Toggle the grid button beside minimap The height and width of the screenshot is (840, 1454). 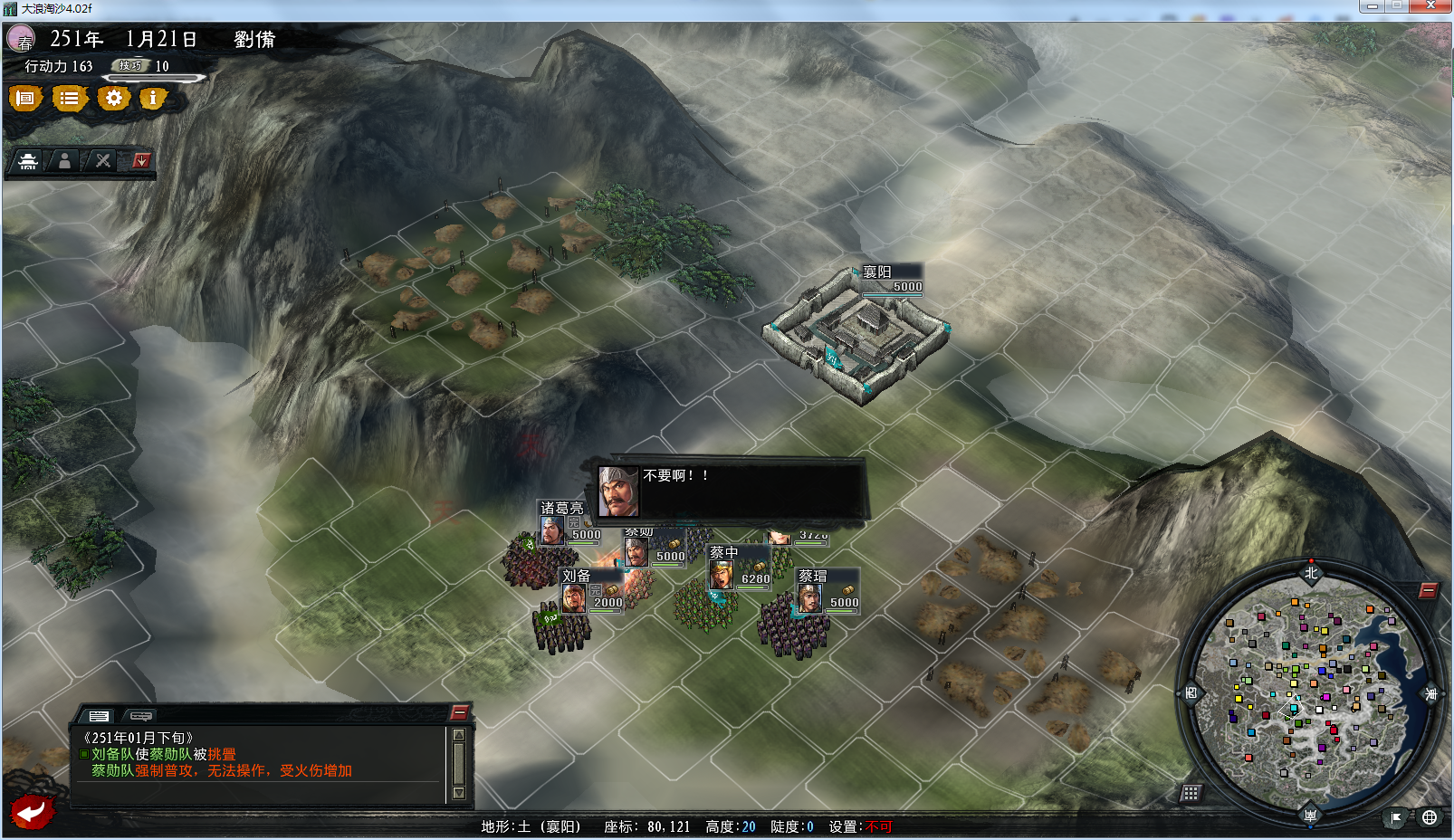click(1191, 794)
